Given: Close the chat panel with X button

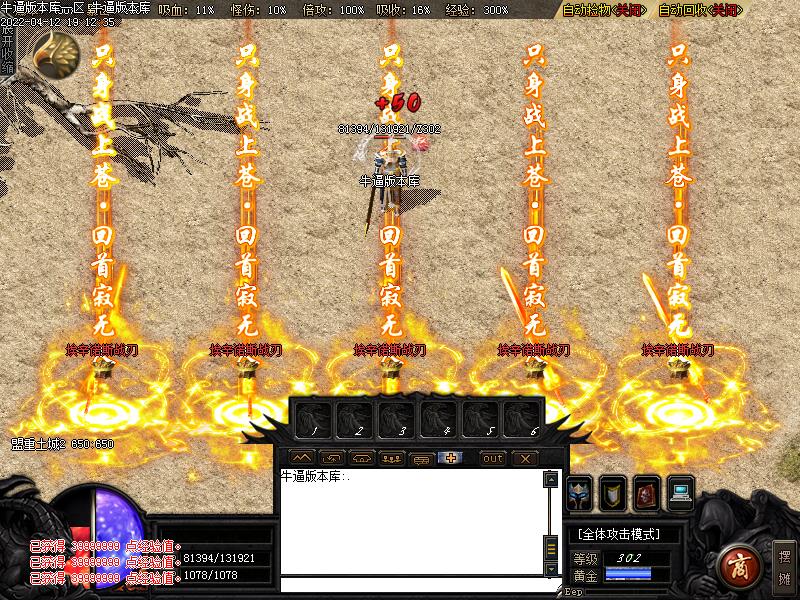Looking at the screenshot, I should pos(526,458).
